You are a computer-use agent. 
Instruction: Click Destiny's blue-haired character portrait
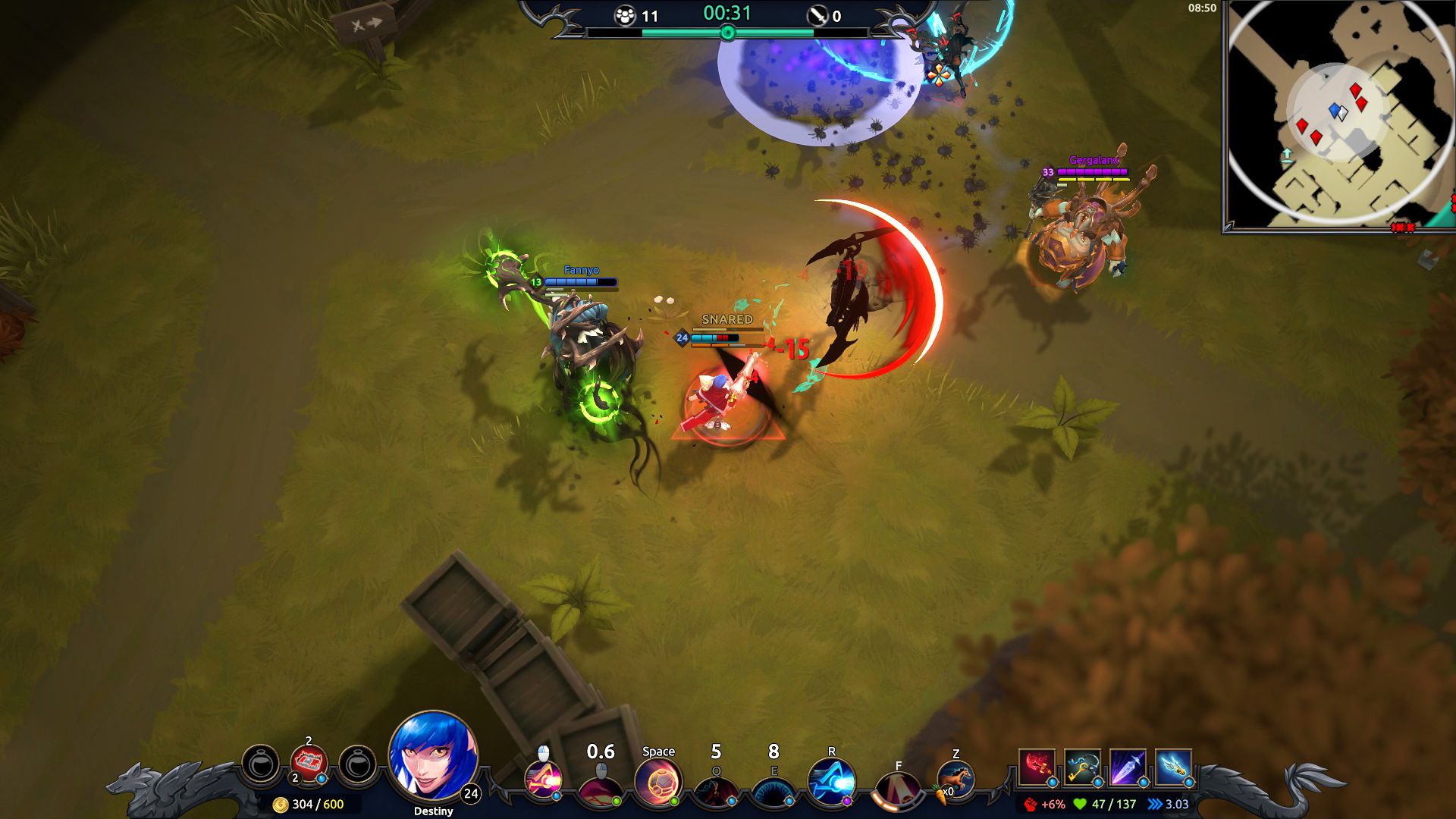pyautogui.click(x=433, y=755)
